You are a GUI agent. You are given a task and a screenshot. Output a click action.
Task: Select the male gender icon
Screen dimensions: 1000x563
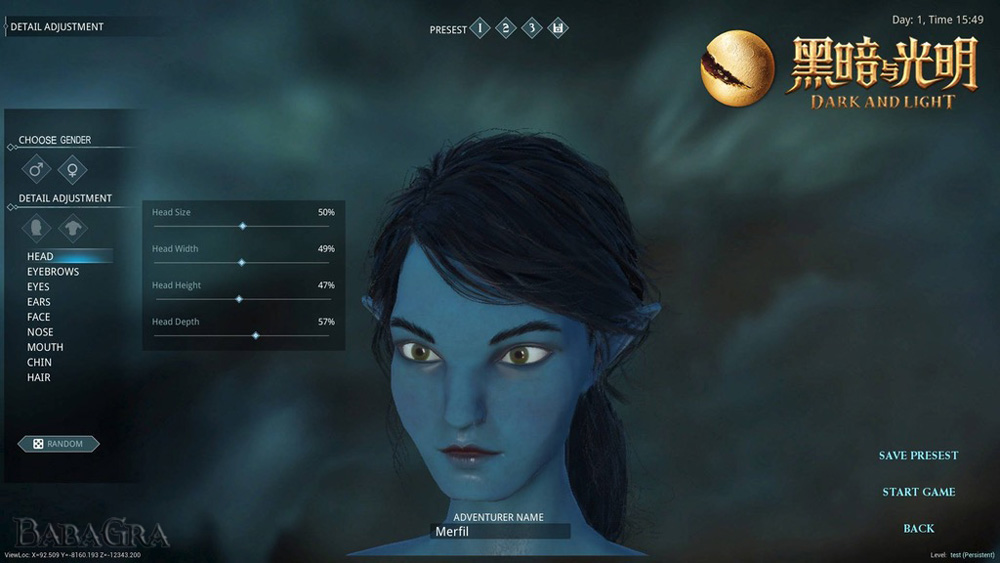tap(37, 169)
